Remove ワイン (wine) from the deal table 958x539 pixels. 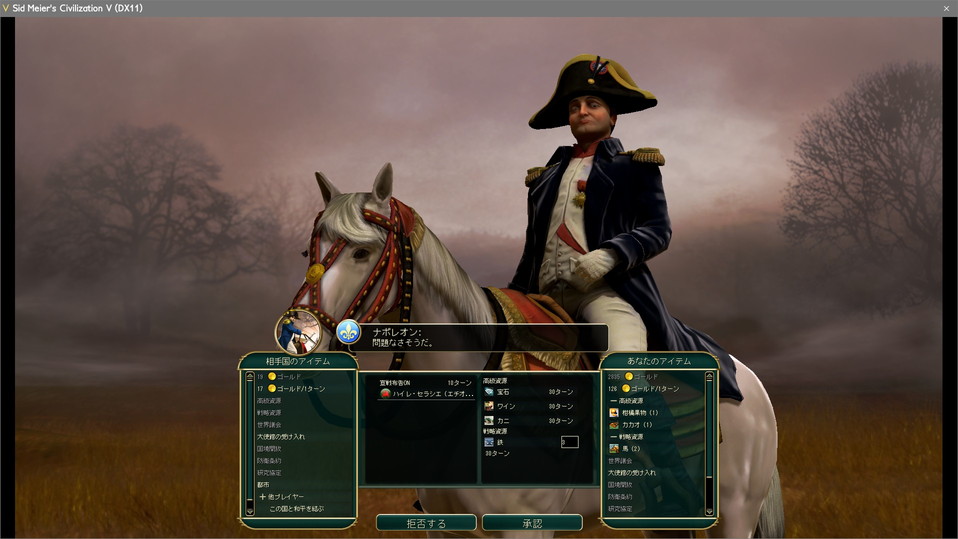[506, 406]
